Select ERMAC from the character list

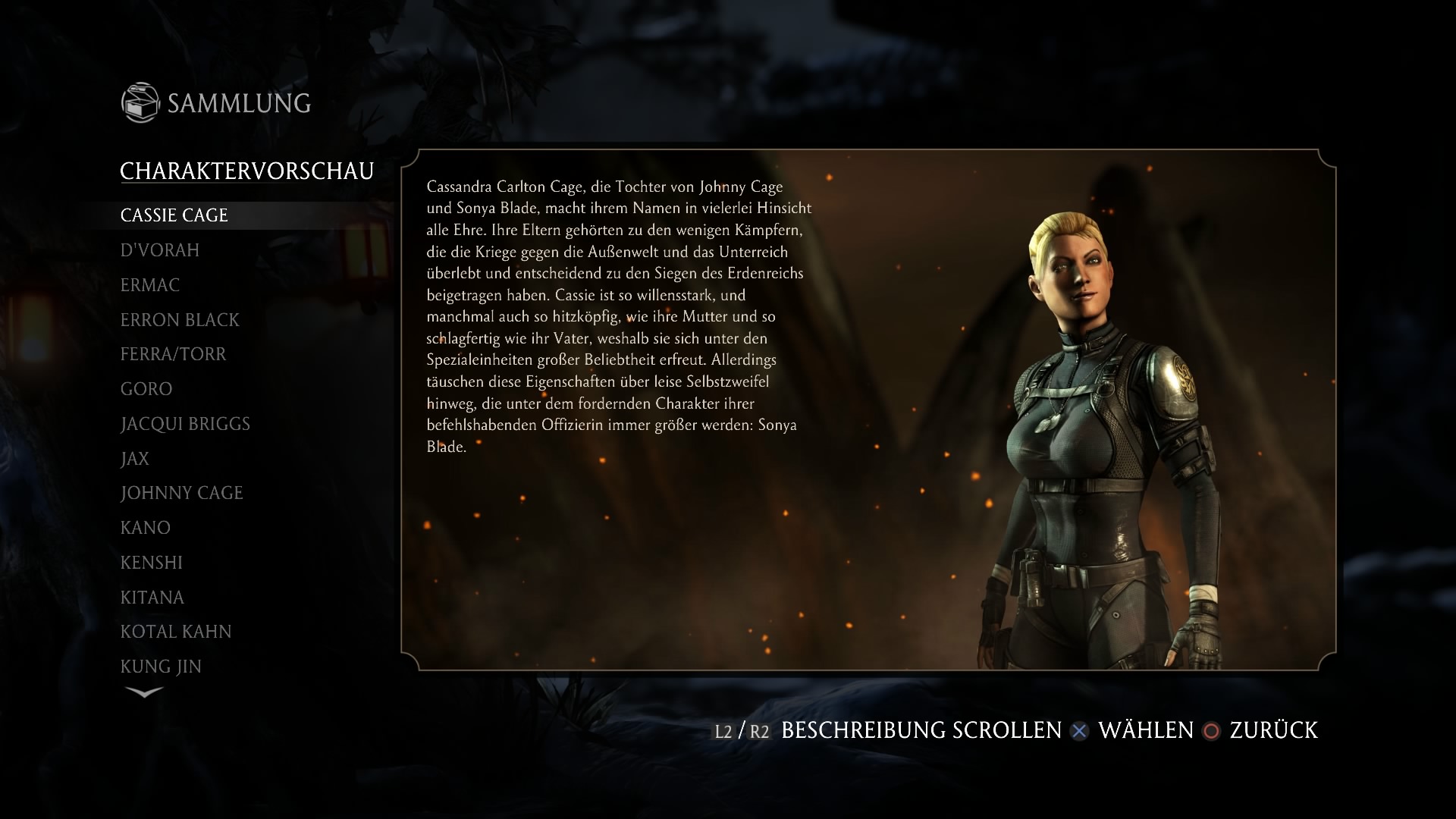(x=149, y=285)
